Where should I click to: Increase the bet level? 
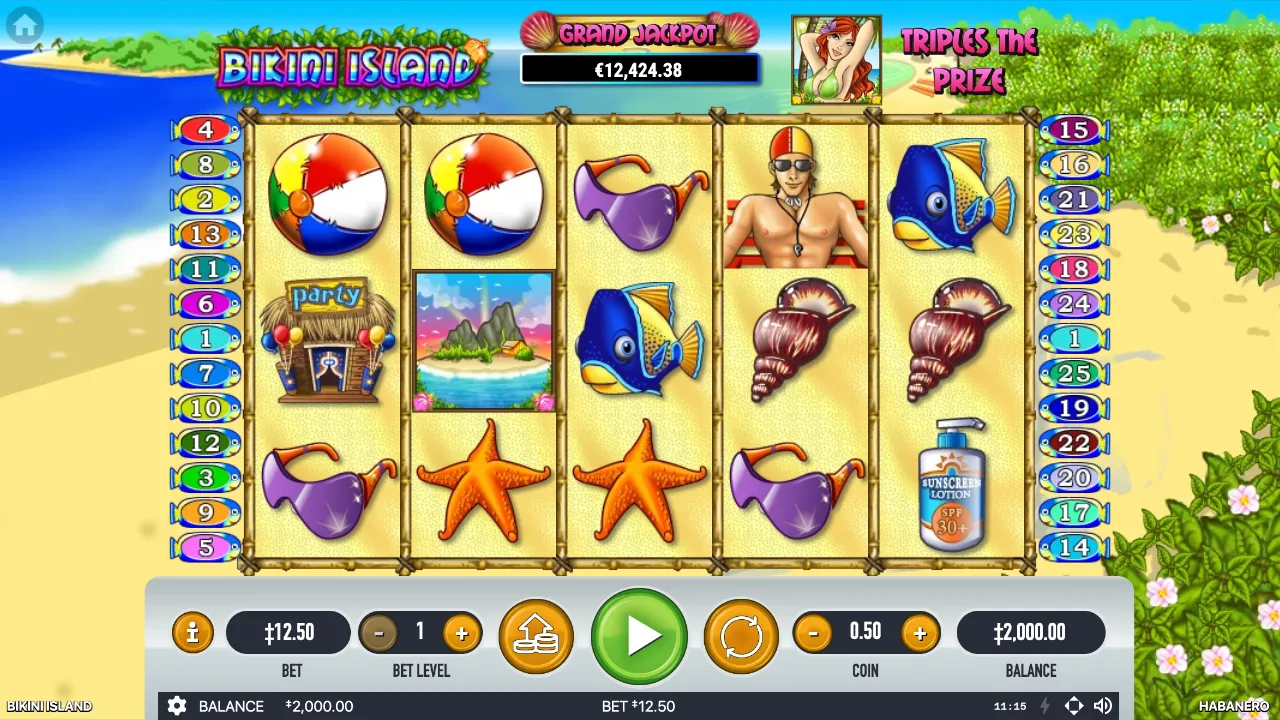(x=462, y=633)
